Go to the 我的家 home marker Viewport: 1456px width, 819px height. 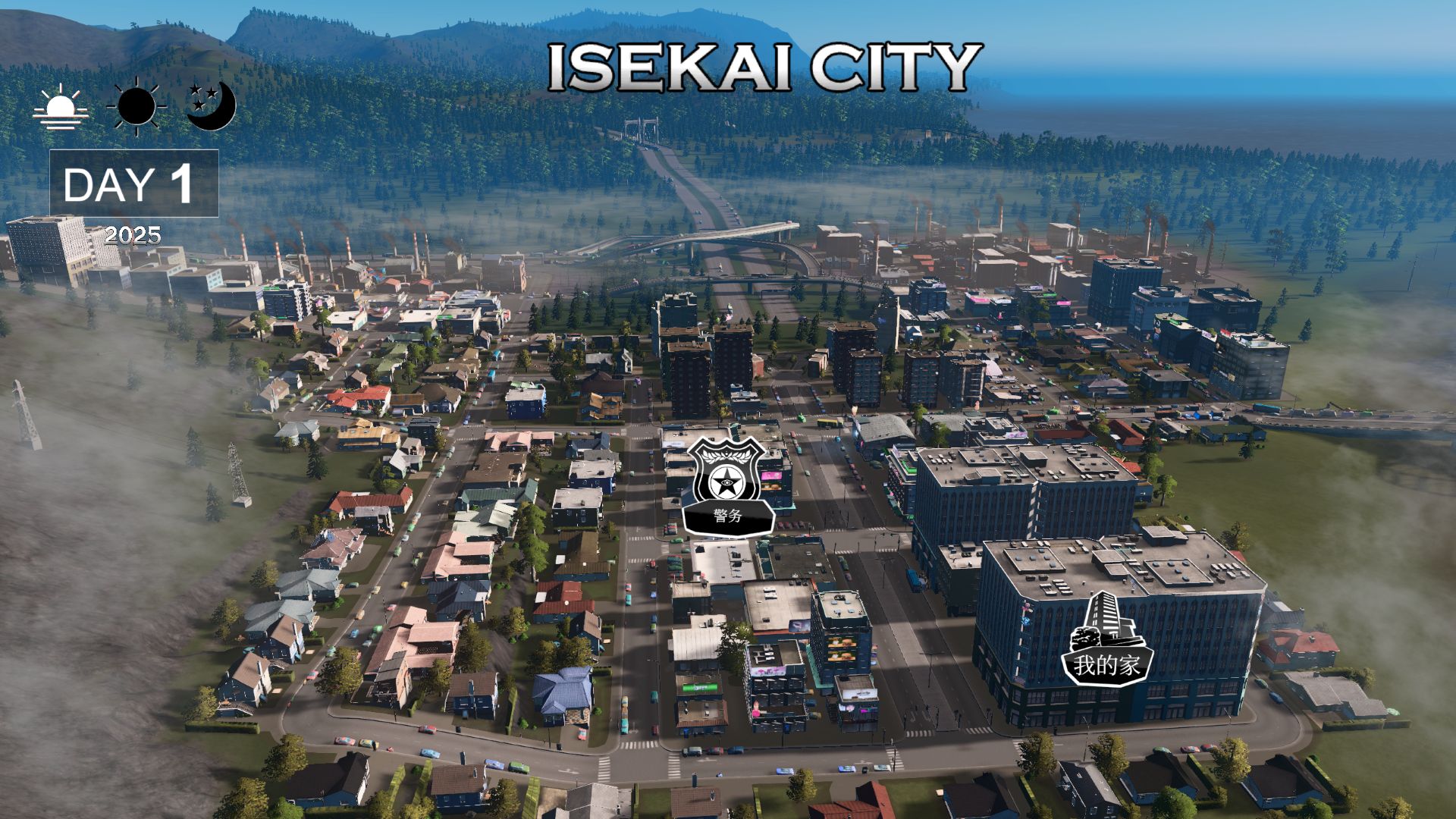coord(1106,642)
